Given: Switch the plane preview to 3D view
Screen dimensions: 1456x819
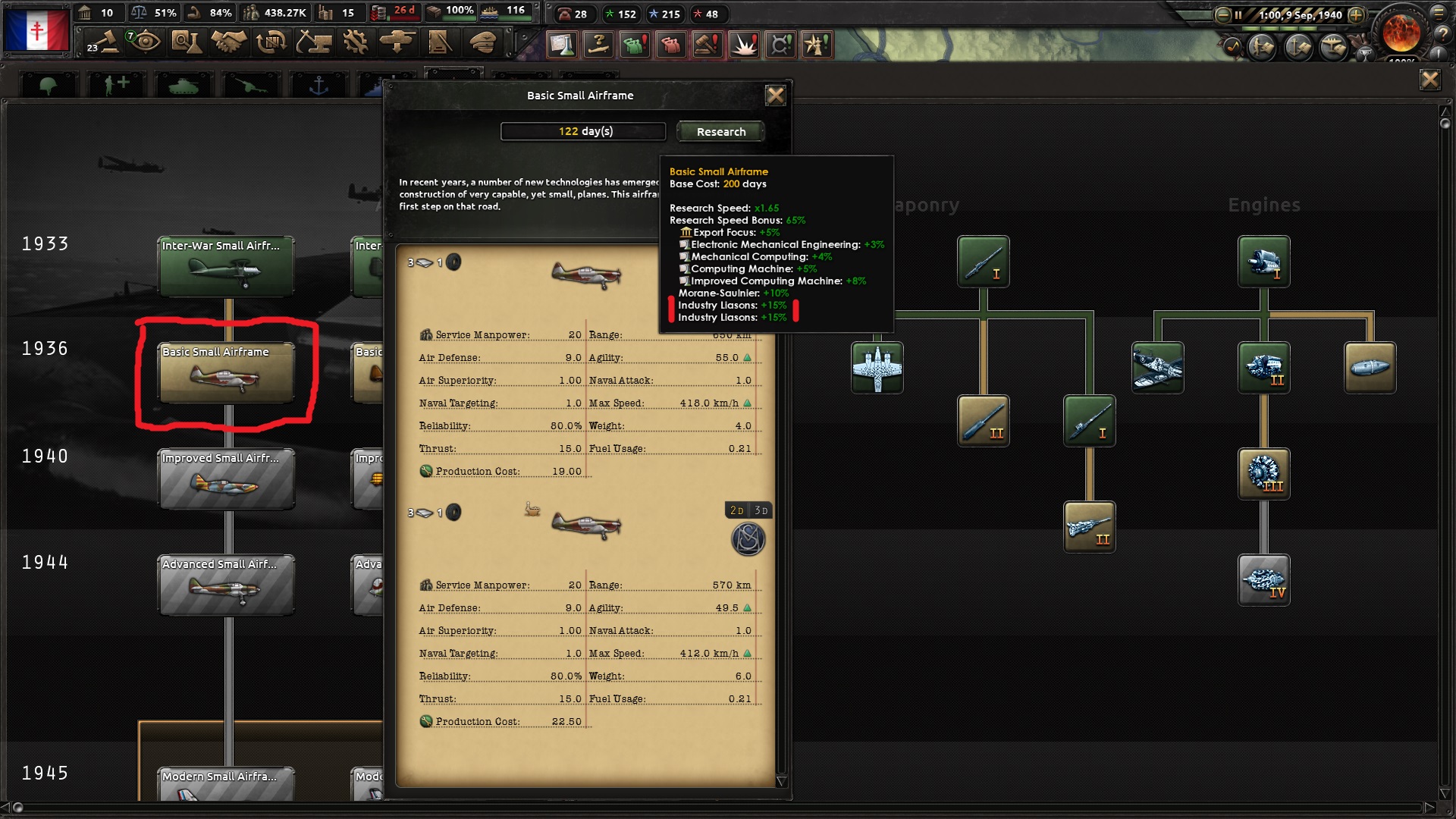Looking at the screenshot, I should click(x=761, y=510).
